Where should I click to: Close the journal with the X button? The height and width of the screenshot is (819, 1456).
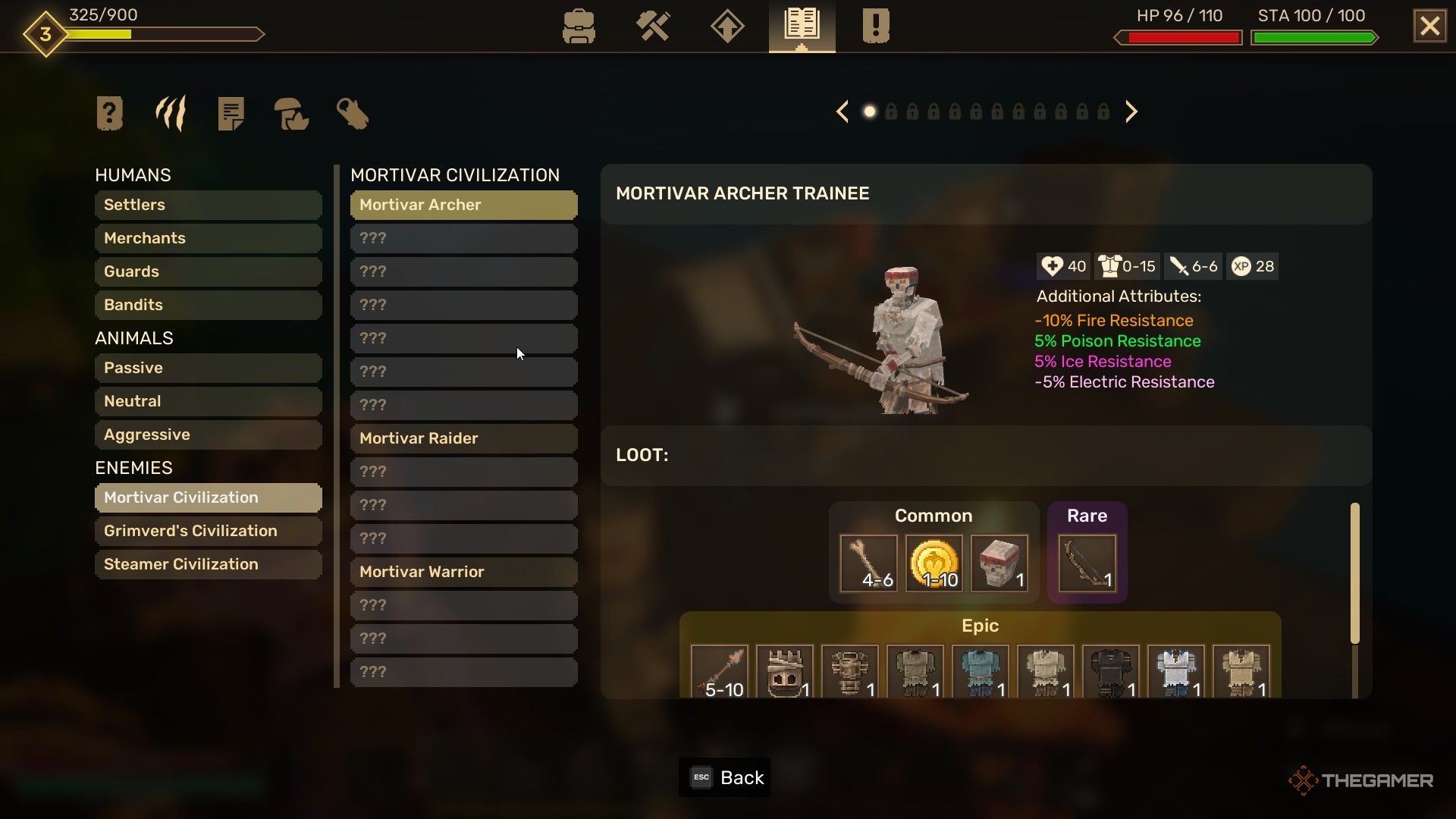tap(1429, 27)
